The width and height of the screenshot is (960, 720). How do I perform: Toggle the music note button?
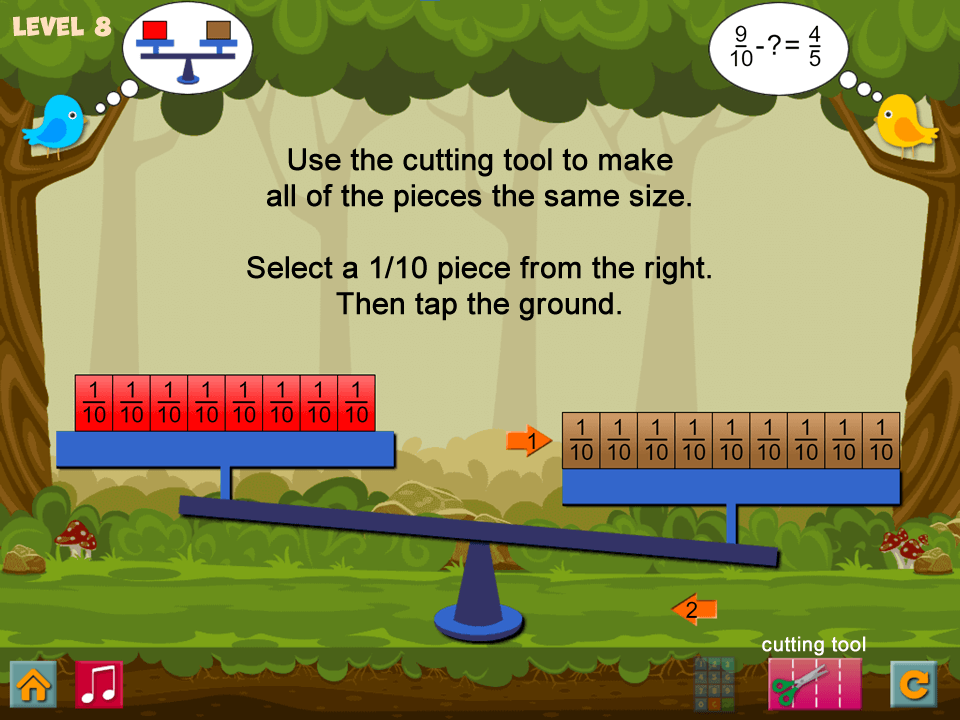point(99,684)
